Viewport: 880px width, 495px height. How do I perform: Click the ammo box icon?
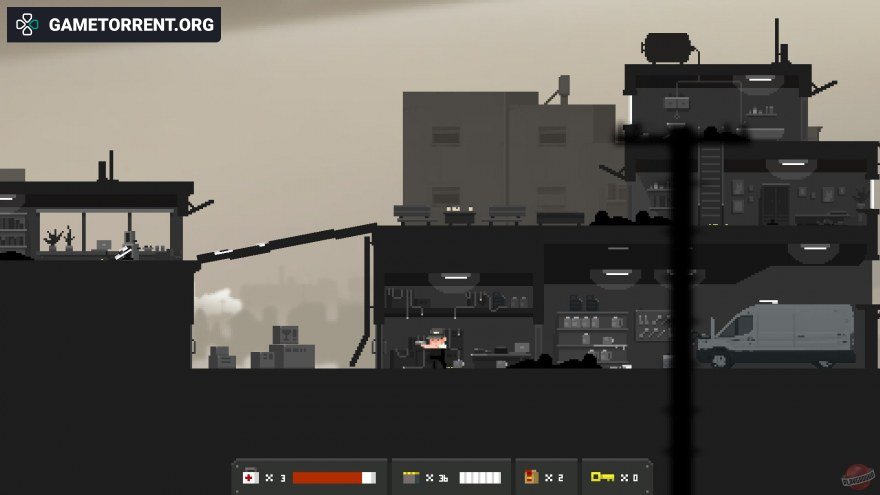tap(408, 477)
